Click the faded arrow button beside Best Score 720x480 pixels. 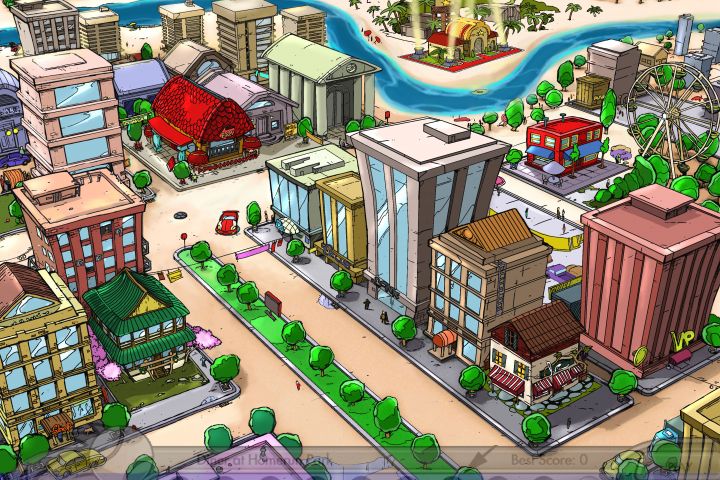point(483,460)
